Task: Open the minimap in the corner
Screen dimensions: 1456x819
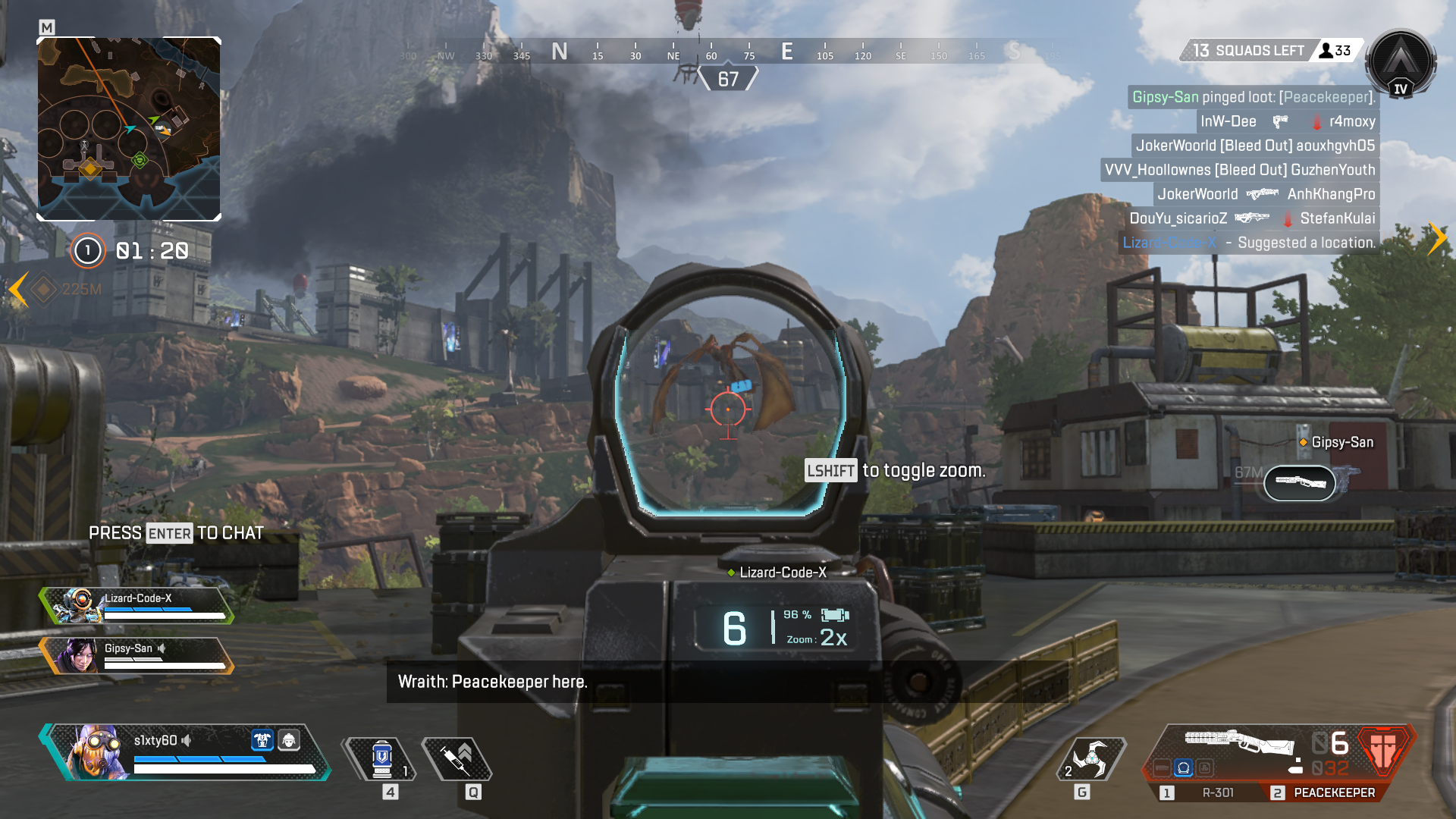Action: point(129,129)
